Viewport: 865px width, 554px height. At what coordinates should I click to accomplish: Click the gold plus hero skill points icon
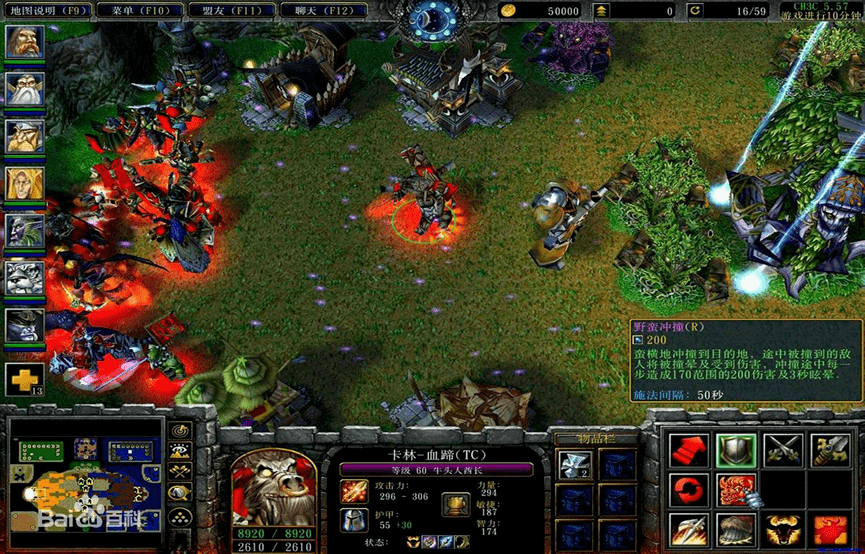(24, 379)
